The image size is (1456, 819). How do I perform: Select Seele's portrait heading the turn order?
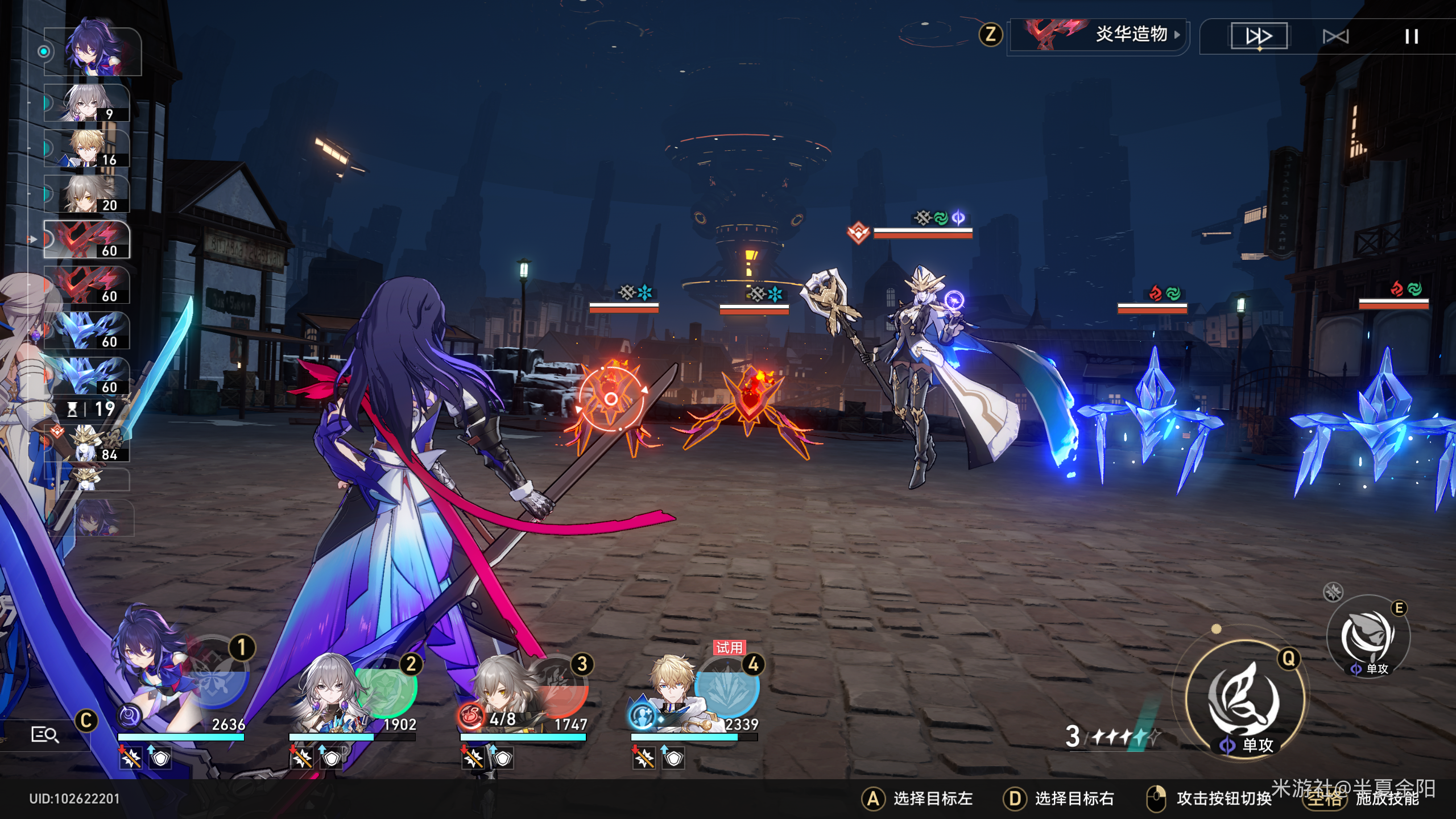click(x=94, y=51)
